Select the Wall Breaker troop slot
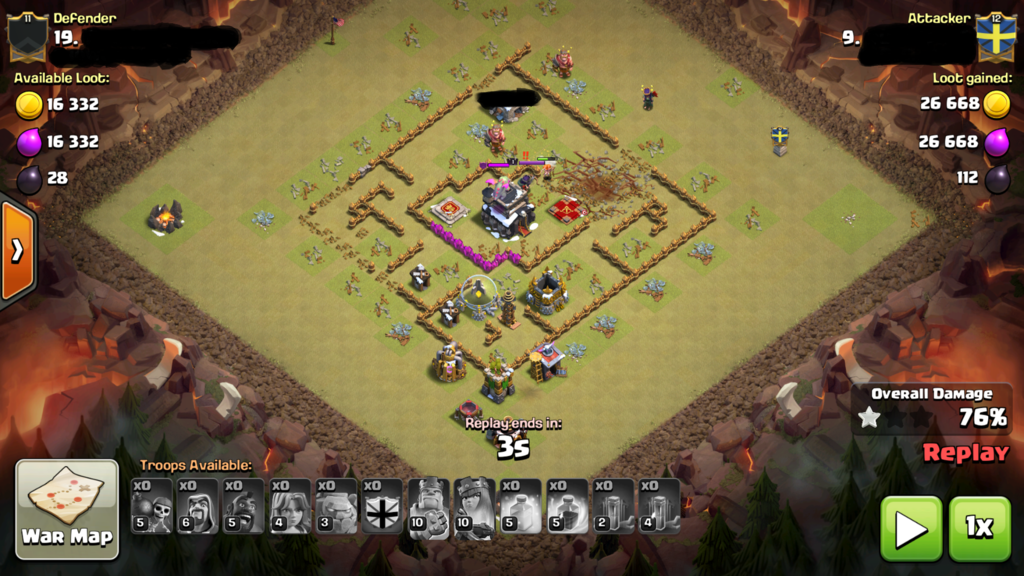 point(152,506)
